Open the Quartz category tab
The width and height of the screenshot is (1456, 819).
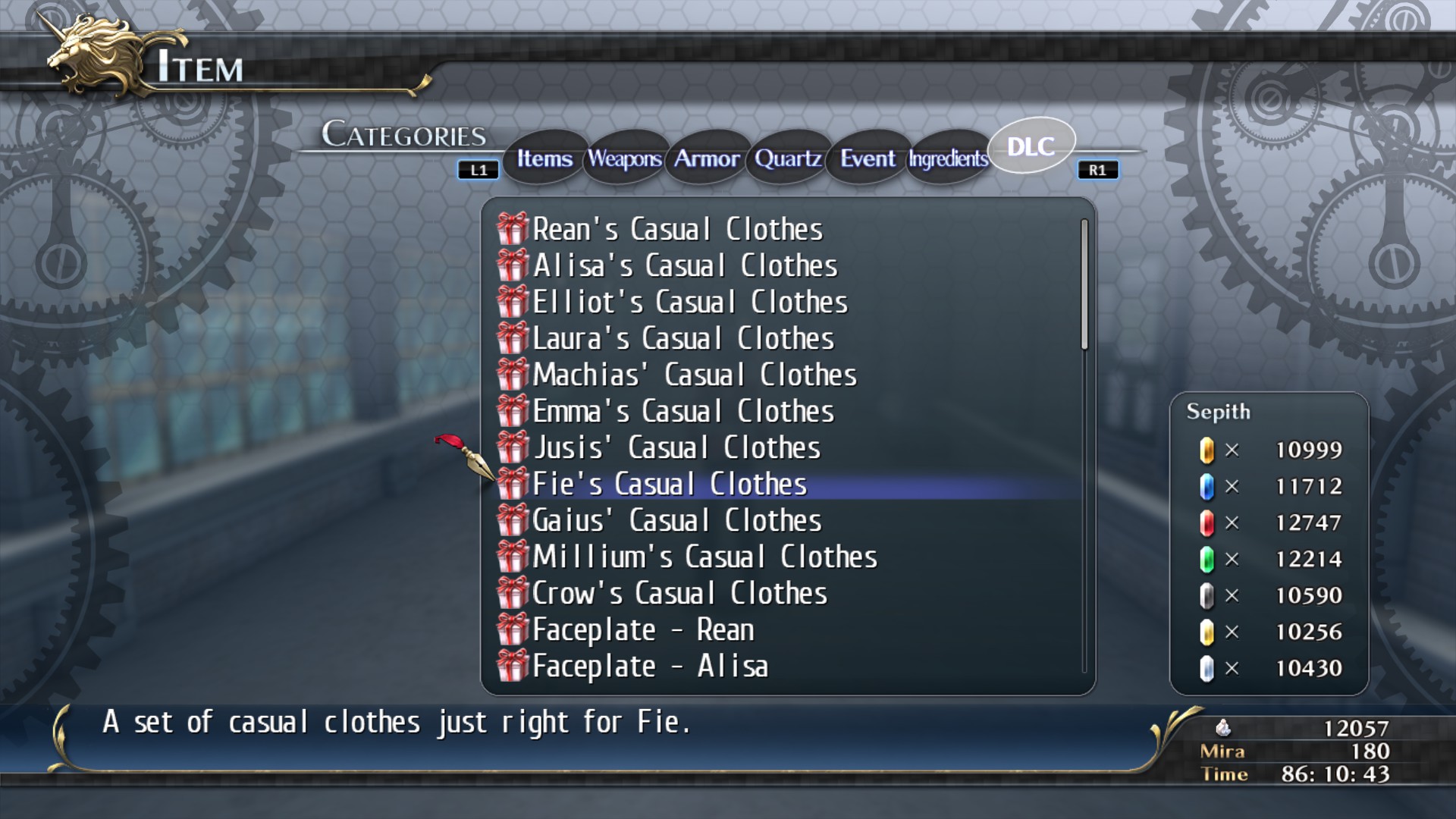[786, 159]
